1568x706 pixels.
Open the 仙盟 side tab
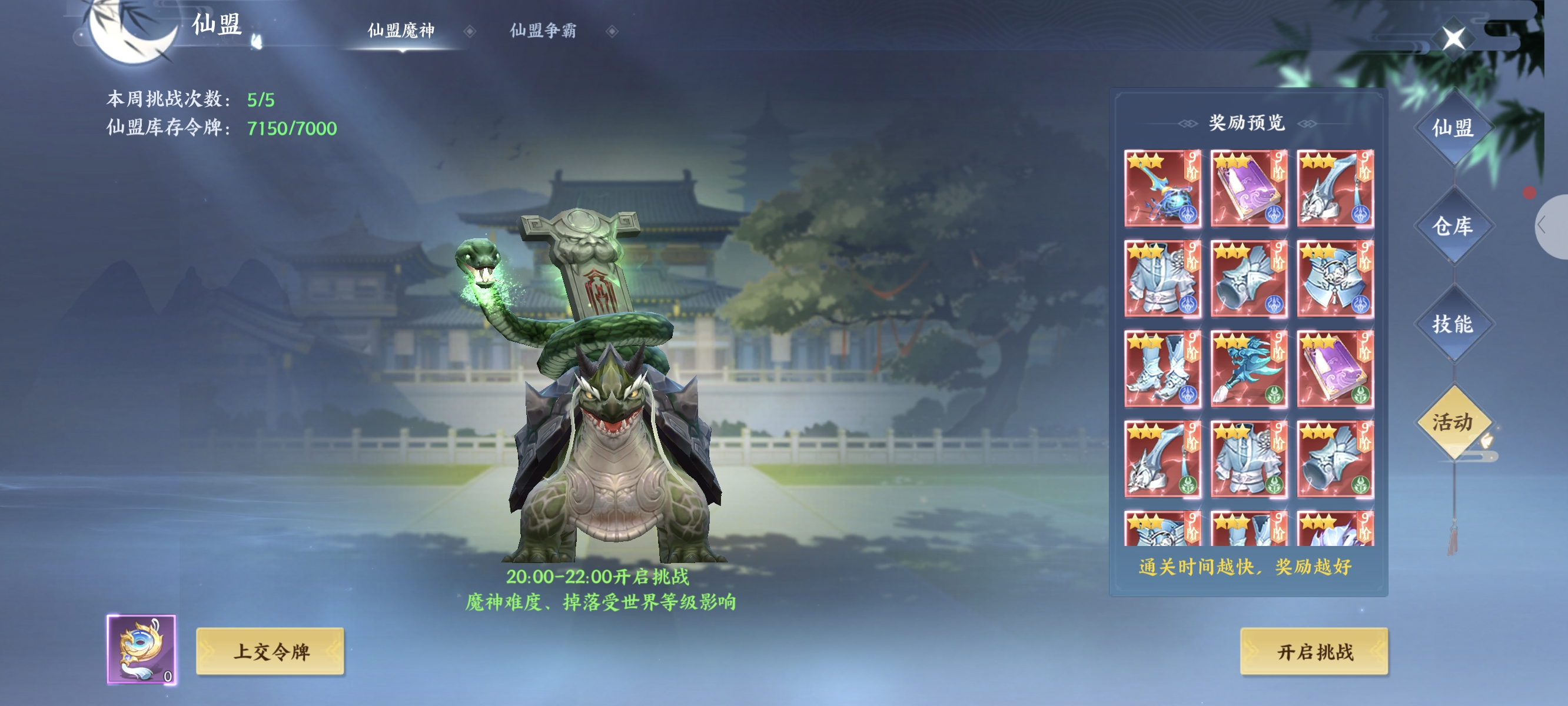point(1453,128)
